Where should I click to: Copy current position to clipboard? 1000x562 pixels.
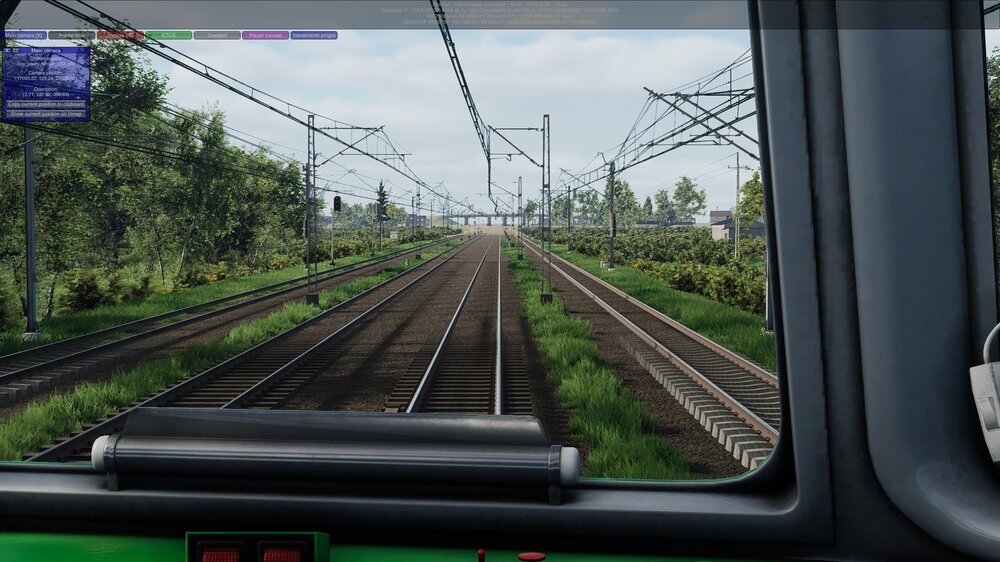pyautogui.click(x=46, y=104)
